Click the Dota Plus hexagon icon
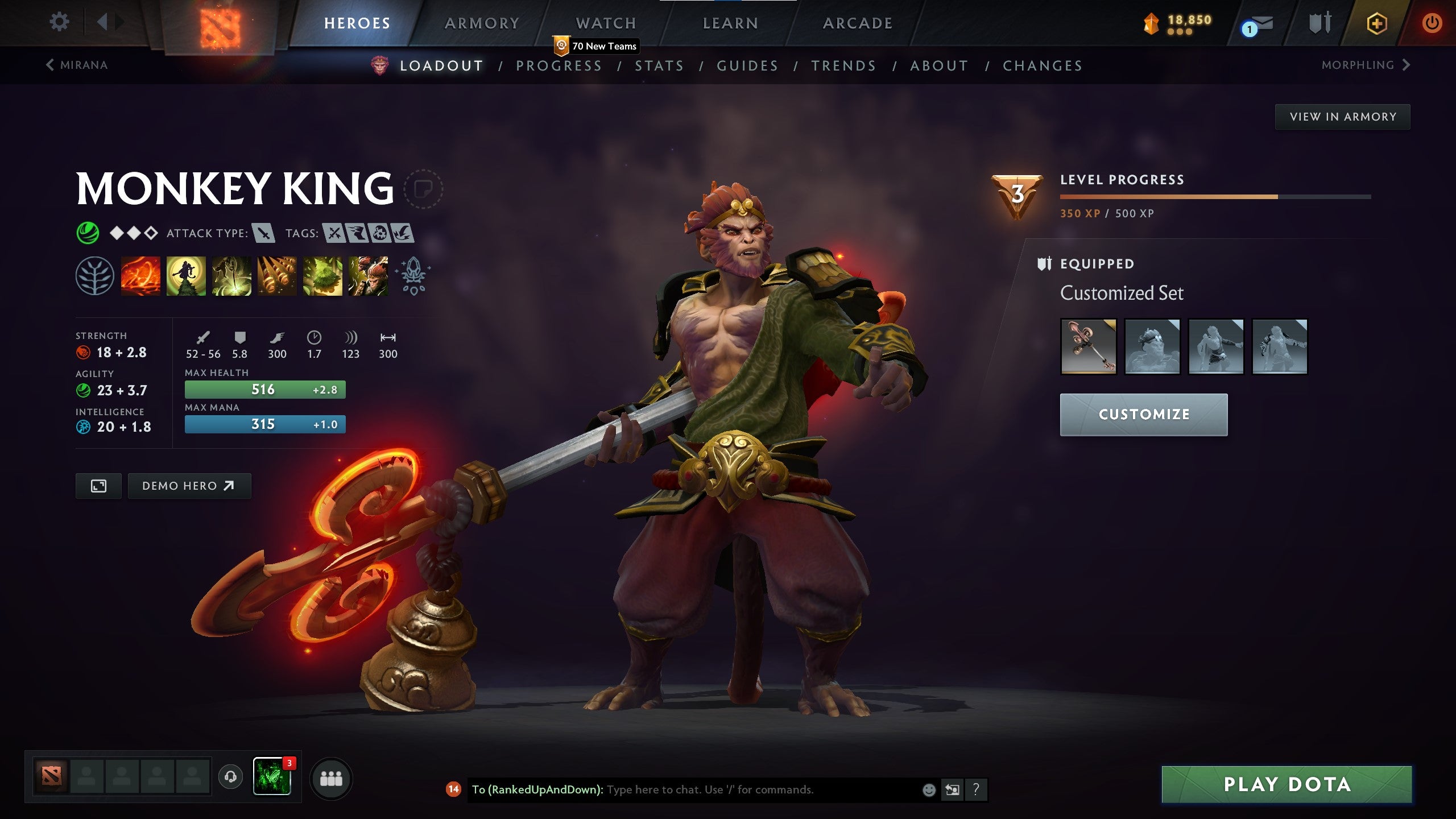1456x819 pixels. pyautogui.click(x=1377, y=24)
